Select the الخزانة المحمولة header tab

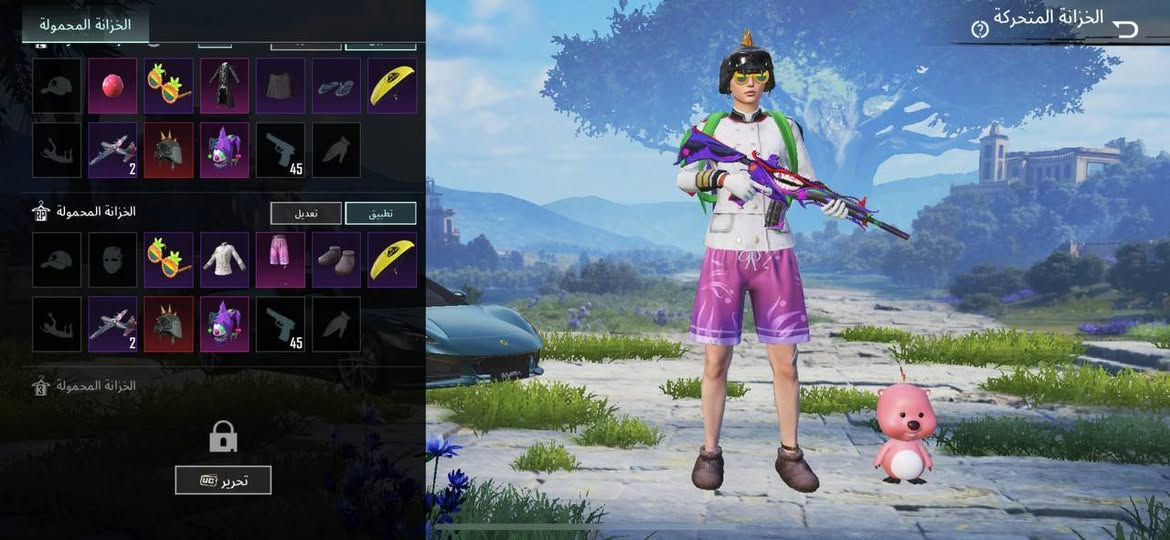85,24
